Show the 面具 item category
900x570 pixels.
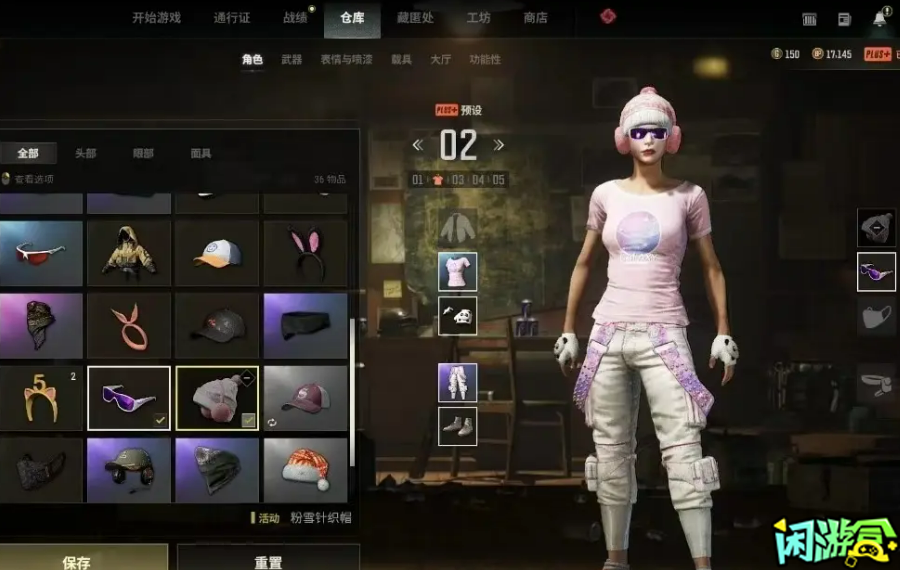(201, 153)
